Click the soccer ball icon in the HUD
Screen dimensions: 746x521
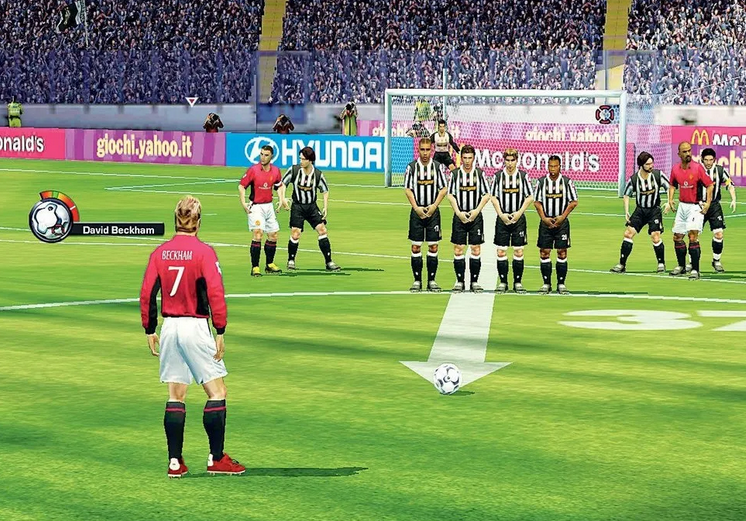point(50,220)
